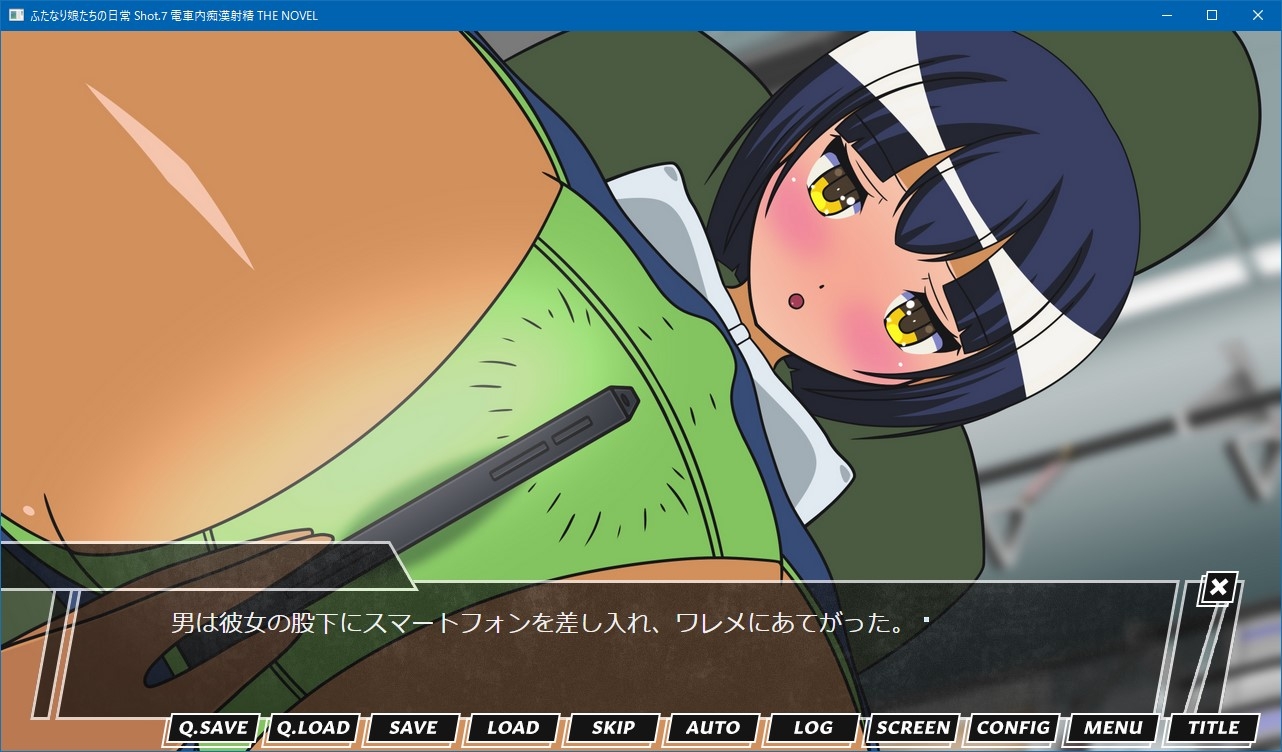Select the SCREEN button
Screen dimensions: 1282x752
tap(913, 728)
